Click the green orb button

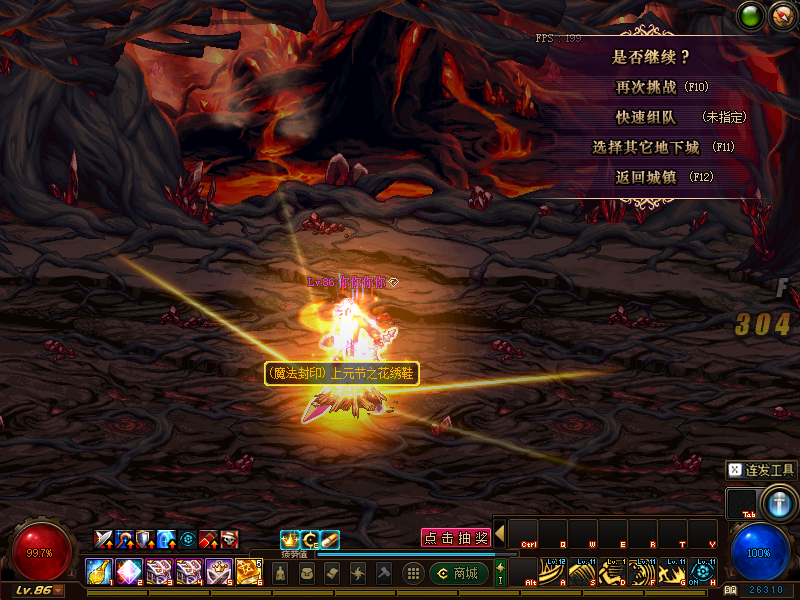tap(749, 15)
